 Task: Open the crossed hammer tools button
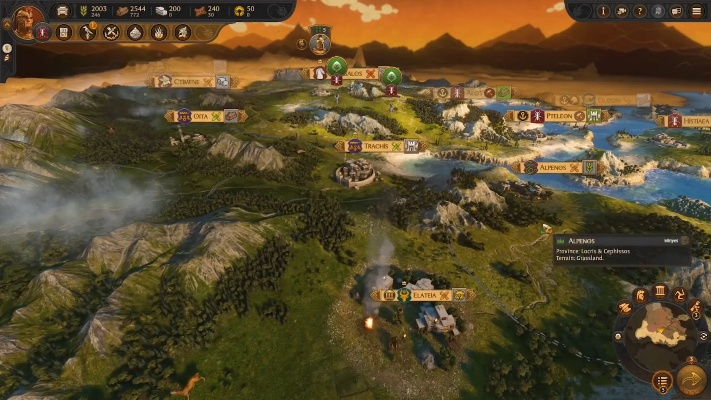pos(111,32)
